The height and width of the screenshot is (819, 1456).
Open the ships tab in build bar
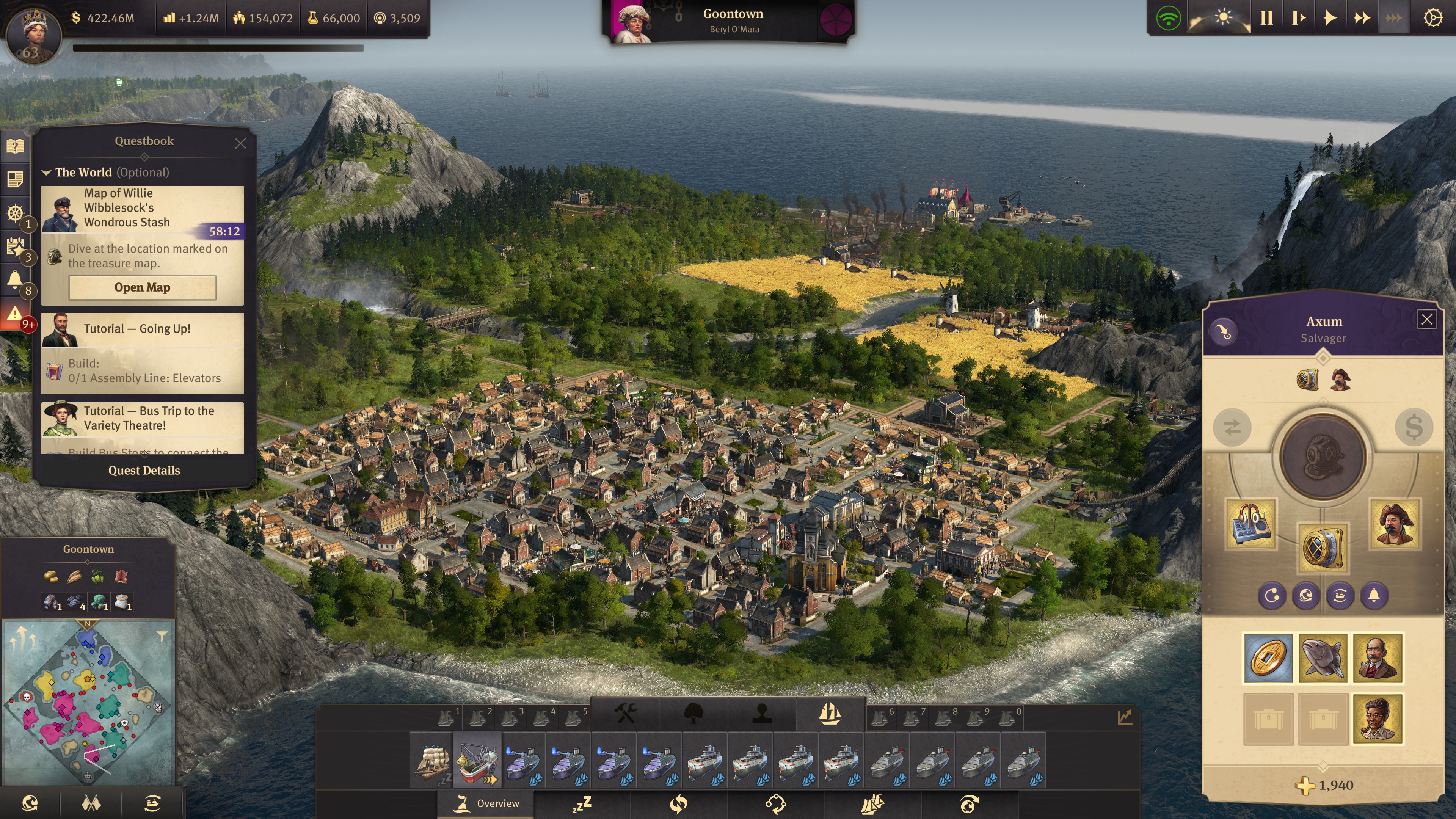click(x=830, y=714)
